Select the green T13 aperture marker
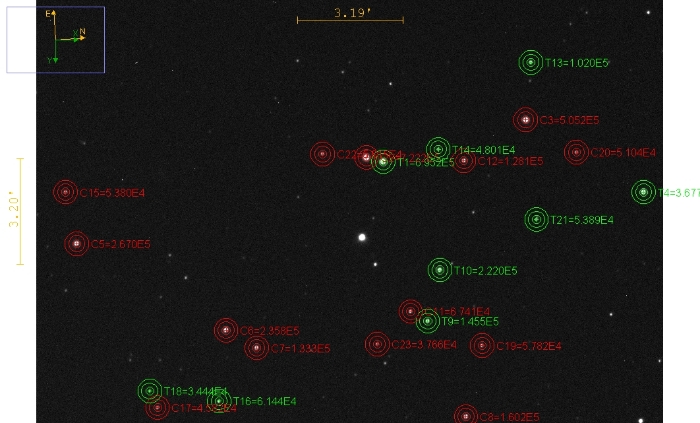Image resolution: width=700 pixels, height=423 pixels. pos(531,62)
